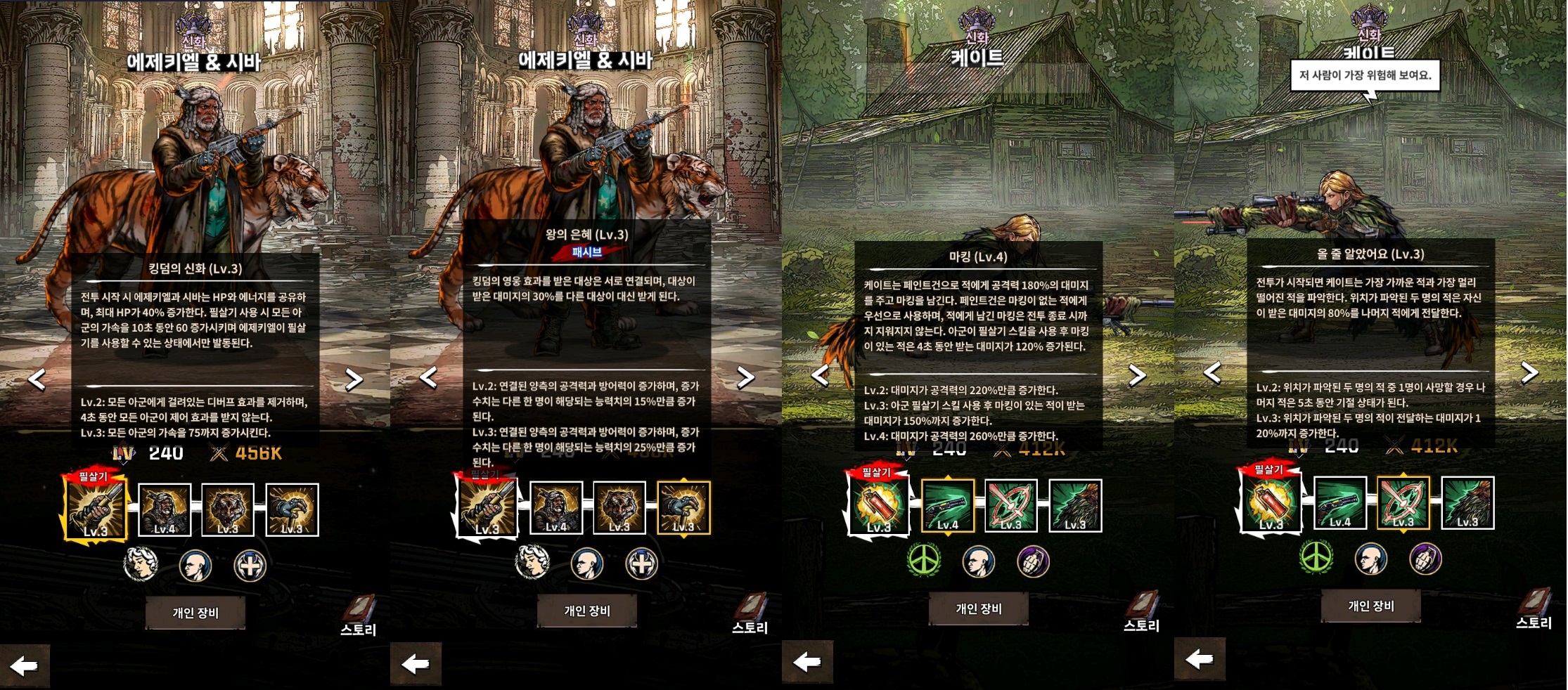Tap the curly-haired face icon on 왕의 은혜 screen
Viewport: 1568px width, 690px height.
[x=532, y=563]
